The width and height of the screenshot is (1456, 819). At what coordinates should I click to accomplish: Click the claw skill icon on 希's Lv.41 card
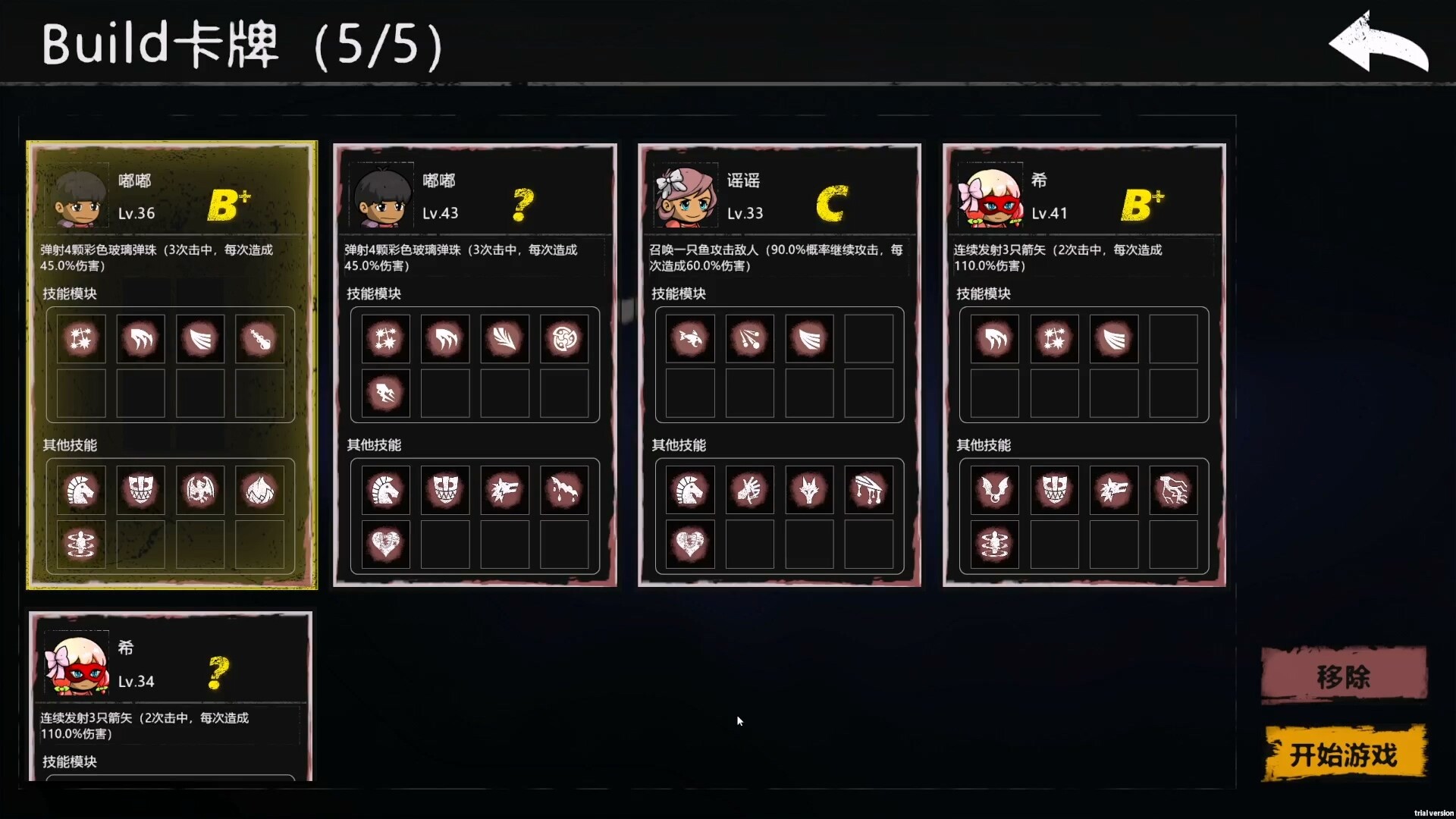click(x=995, y=339)
